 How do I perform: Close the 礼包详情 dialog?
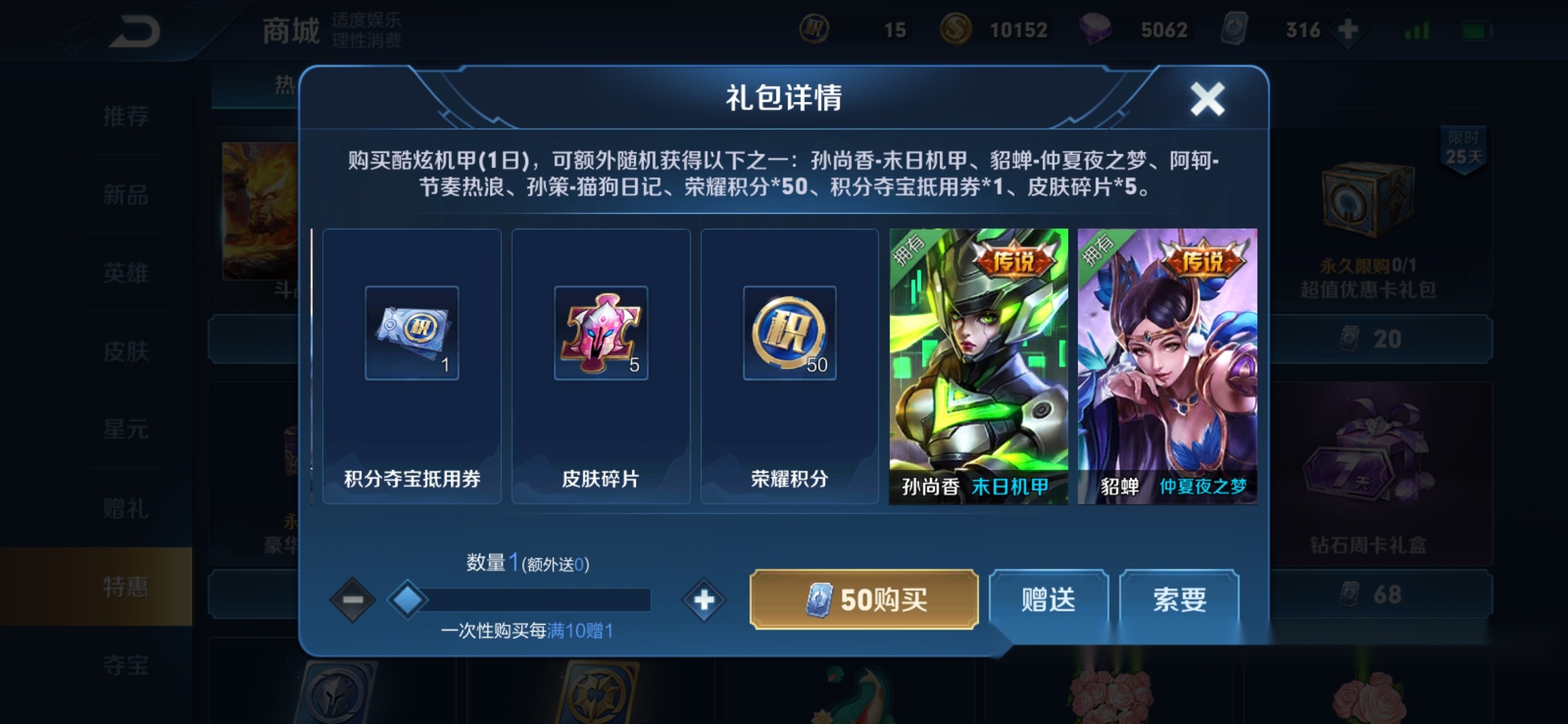pyautogui.click(x=1207, y=99)
